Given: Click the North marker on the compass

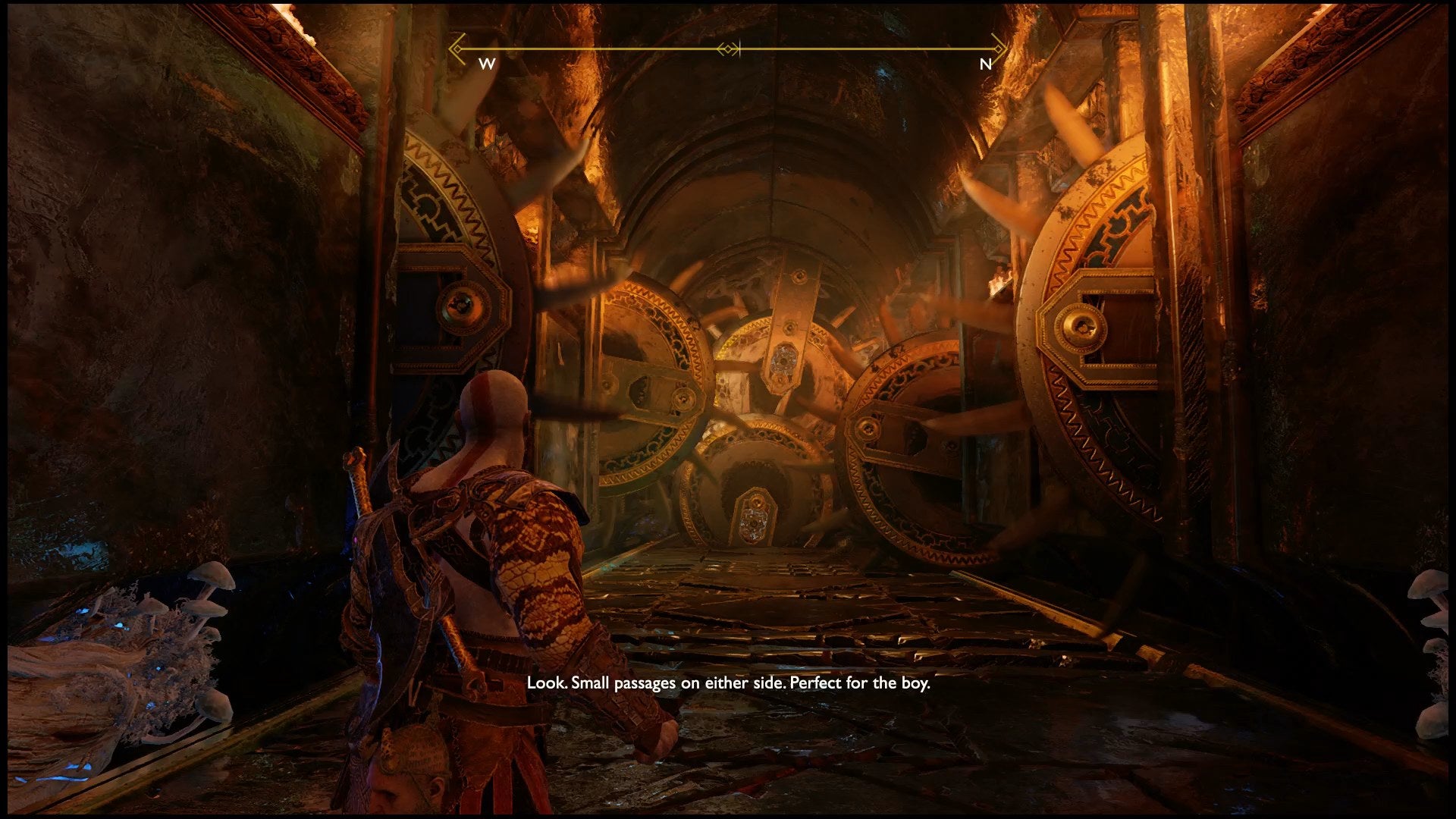Looking at the screenshot, I should pos(985,64).
